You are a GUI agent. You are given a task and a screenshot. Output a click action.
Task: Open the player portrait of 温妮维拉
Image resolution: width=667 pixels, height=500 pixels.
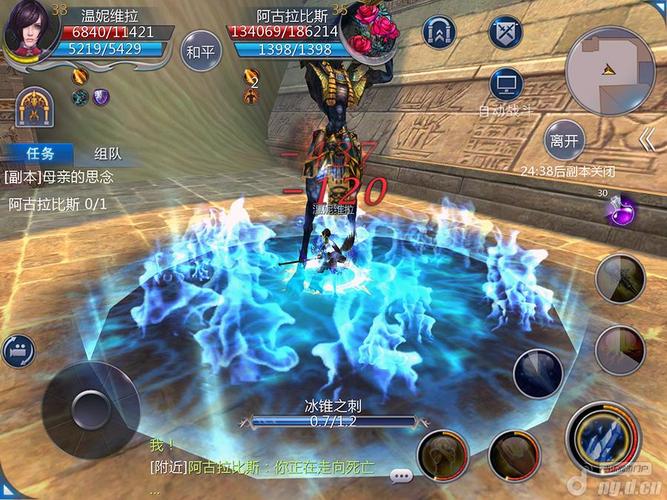[x=31, y=31]
